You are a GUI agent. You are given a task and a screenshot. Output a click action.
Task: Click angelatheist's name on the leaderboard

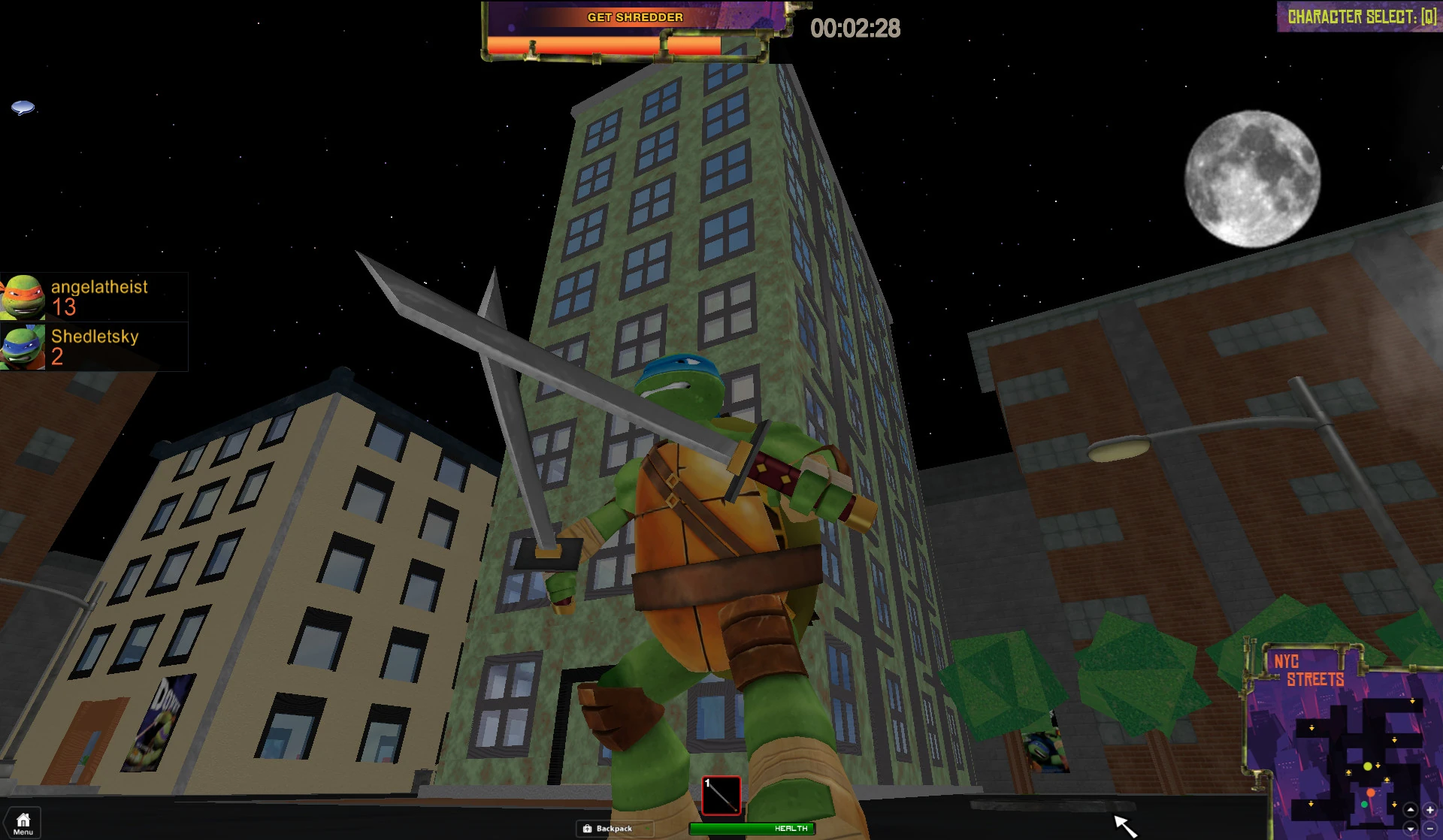[99, 286]
